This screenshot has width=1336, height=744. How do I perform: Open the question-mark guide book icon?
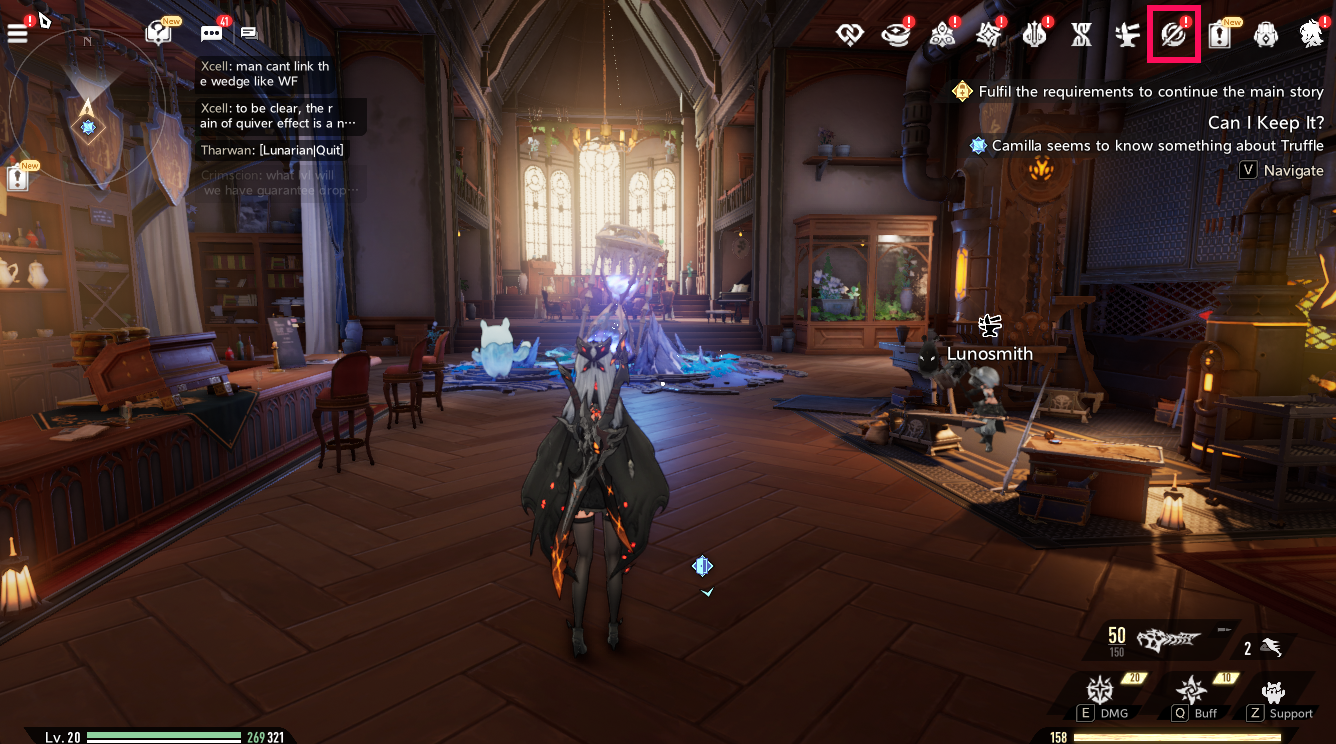158,33
